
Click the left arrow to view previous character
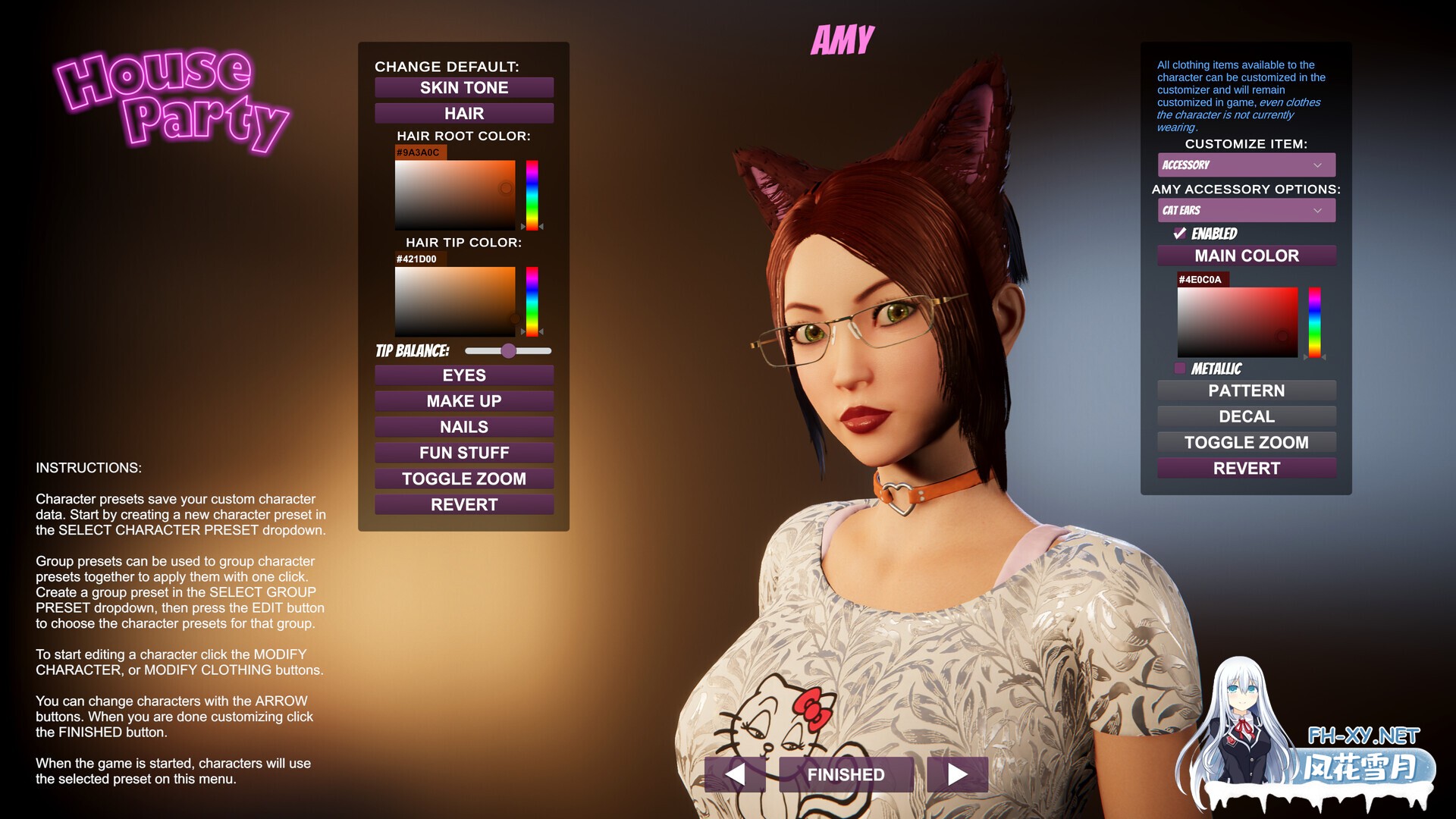(x=734, y=774)
